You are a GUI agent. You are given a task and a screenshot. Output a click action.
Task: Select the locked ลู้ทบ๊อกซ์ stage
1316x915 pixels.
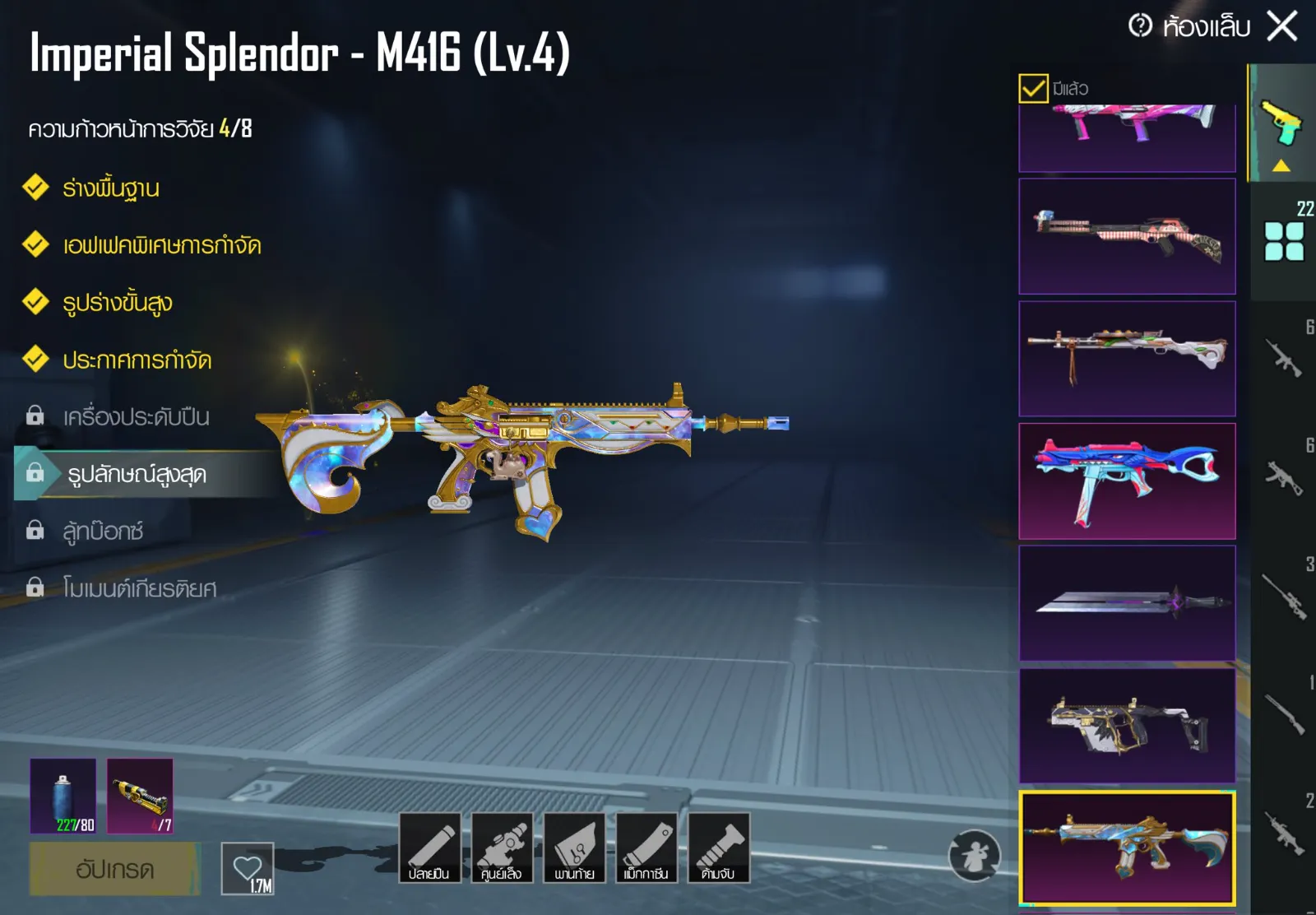[103, 532]
